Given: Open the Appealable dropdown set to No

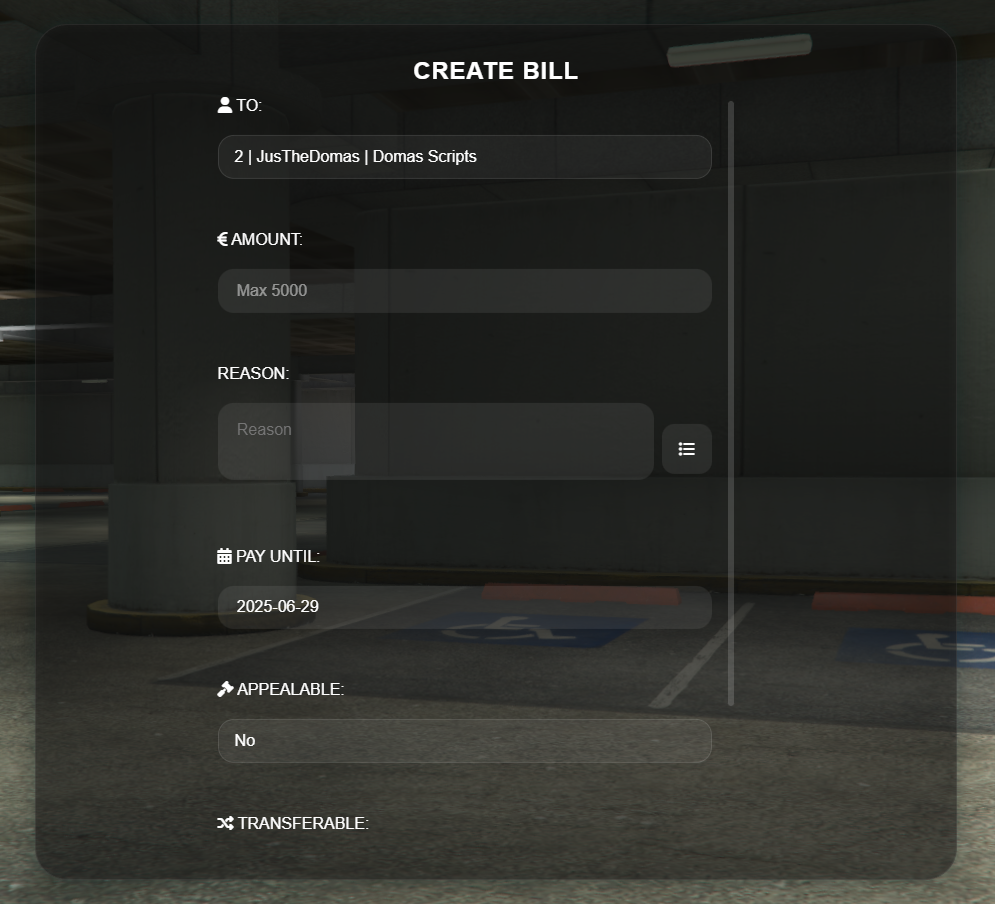Looking at the screenshot, I should click(x=464, y=741).
